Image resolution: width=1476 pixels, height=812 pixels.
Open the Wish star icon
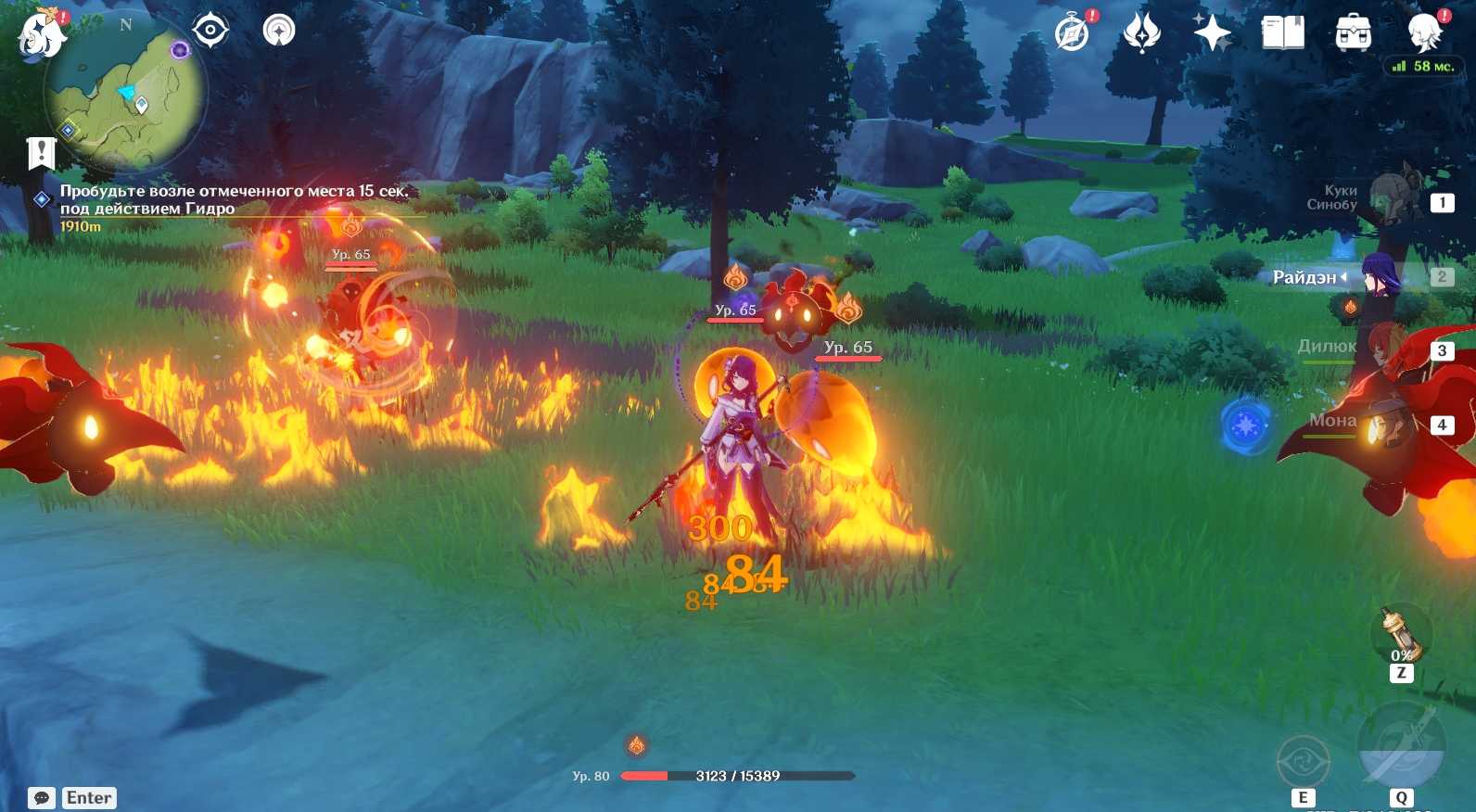(x=1212, y=34)
